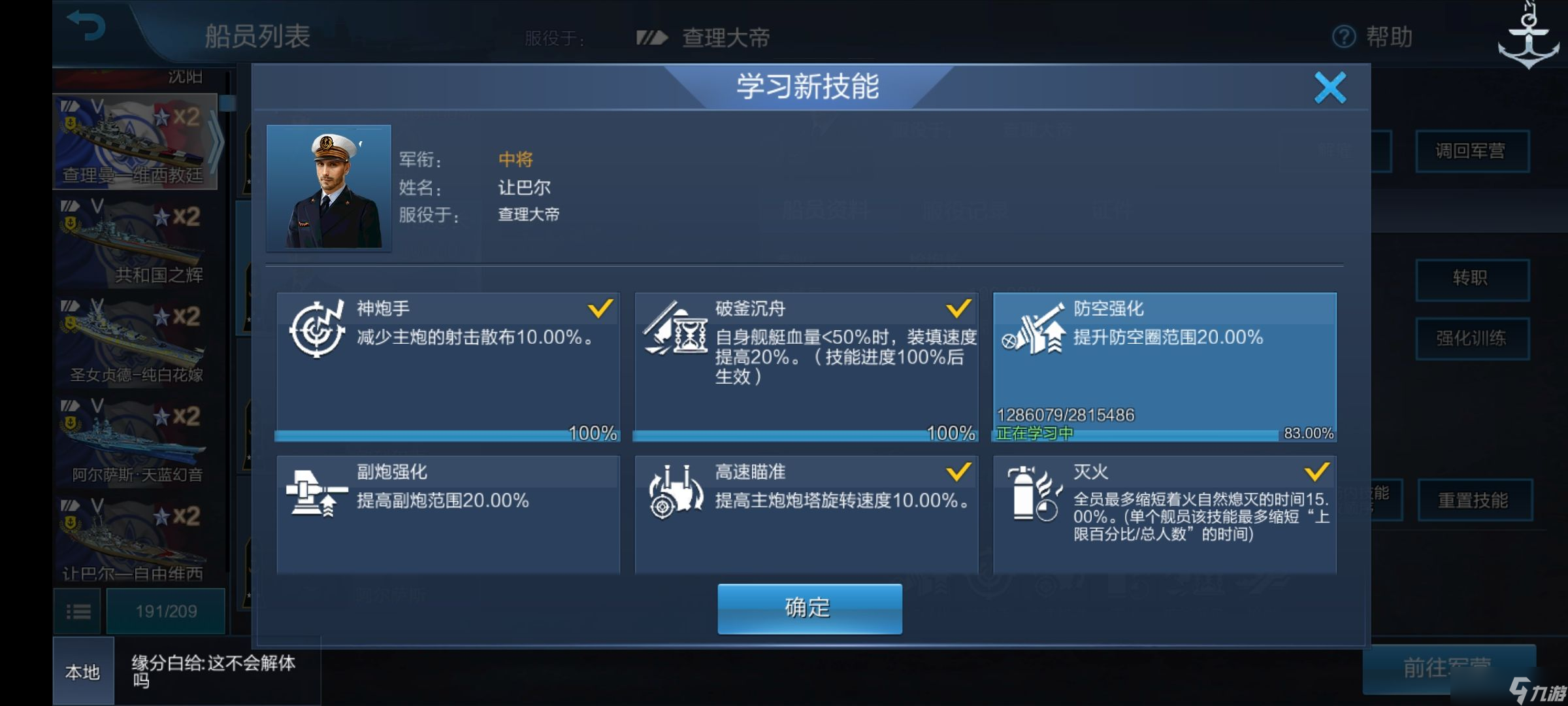Switch to the 本地 chat tab
This screenshot has width=1568, height=706.
tap(82, 672)
